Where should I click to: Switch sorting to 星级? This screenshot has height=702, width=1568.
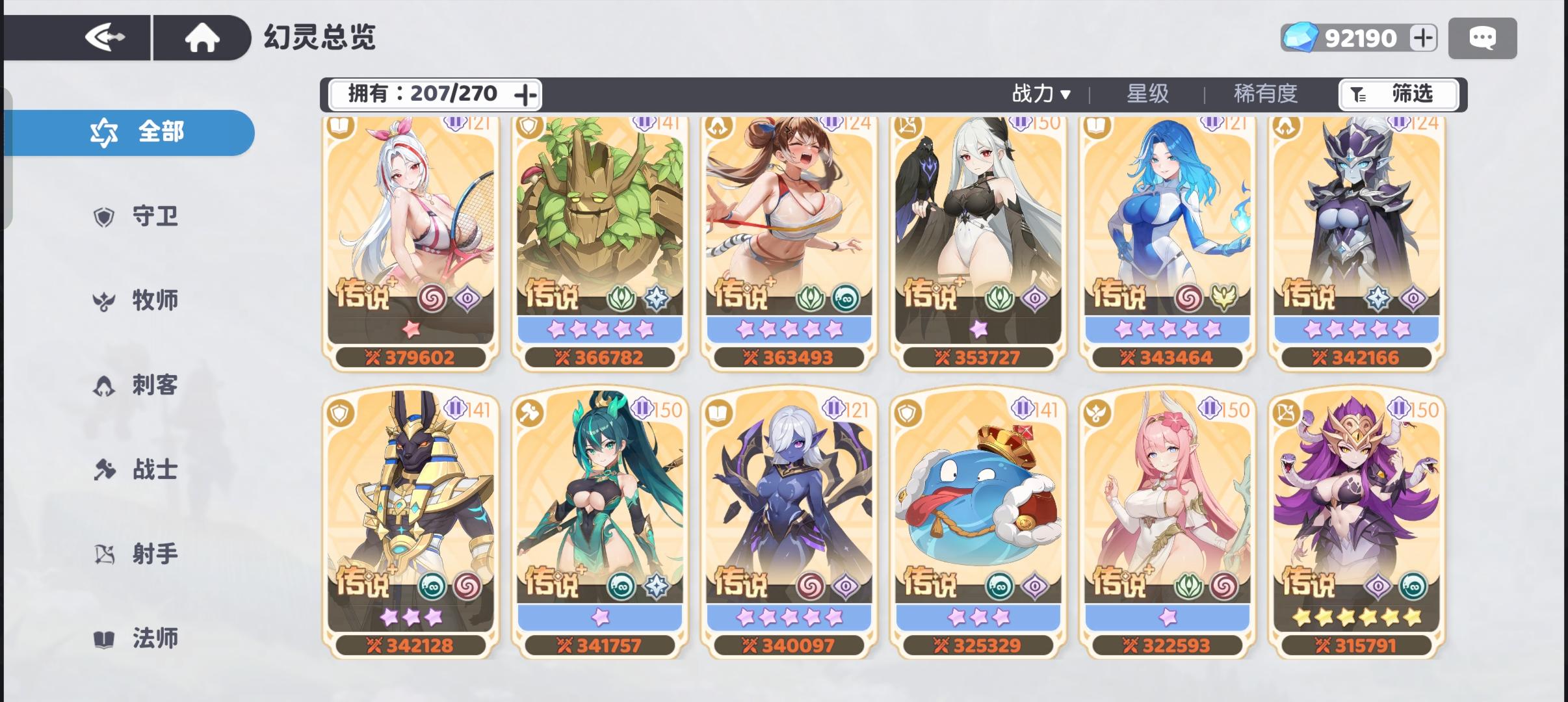coord(1147,94)
